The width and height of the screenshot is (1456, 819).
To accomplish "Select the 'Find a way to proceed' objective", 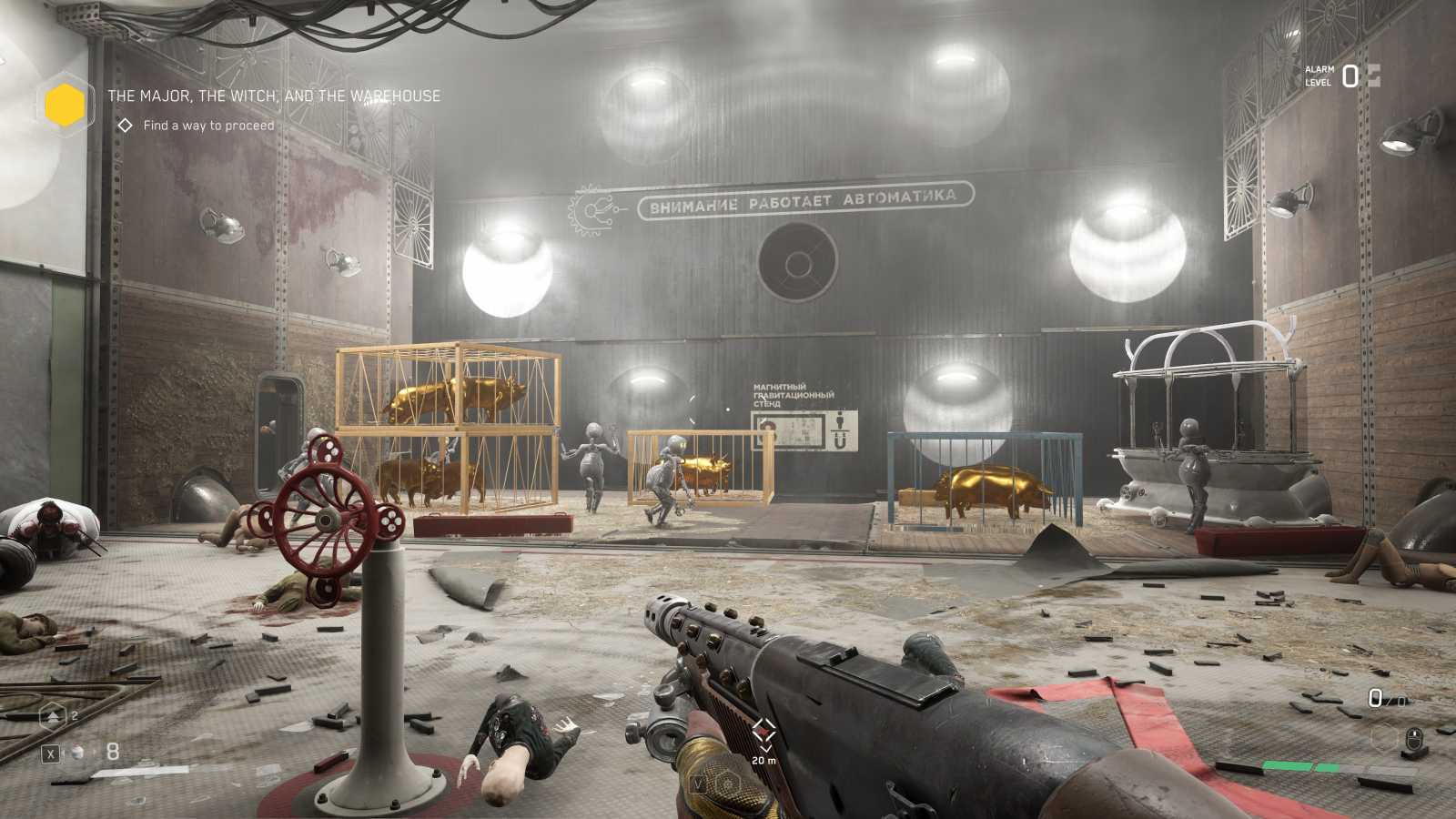I will pyautogui.click(x=208, y=126).
